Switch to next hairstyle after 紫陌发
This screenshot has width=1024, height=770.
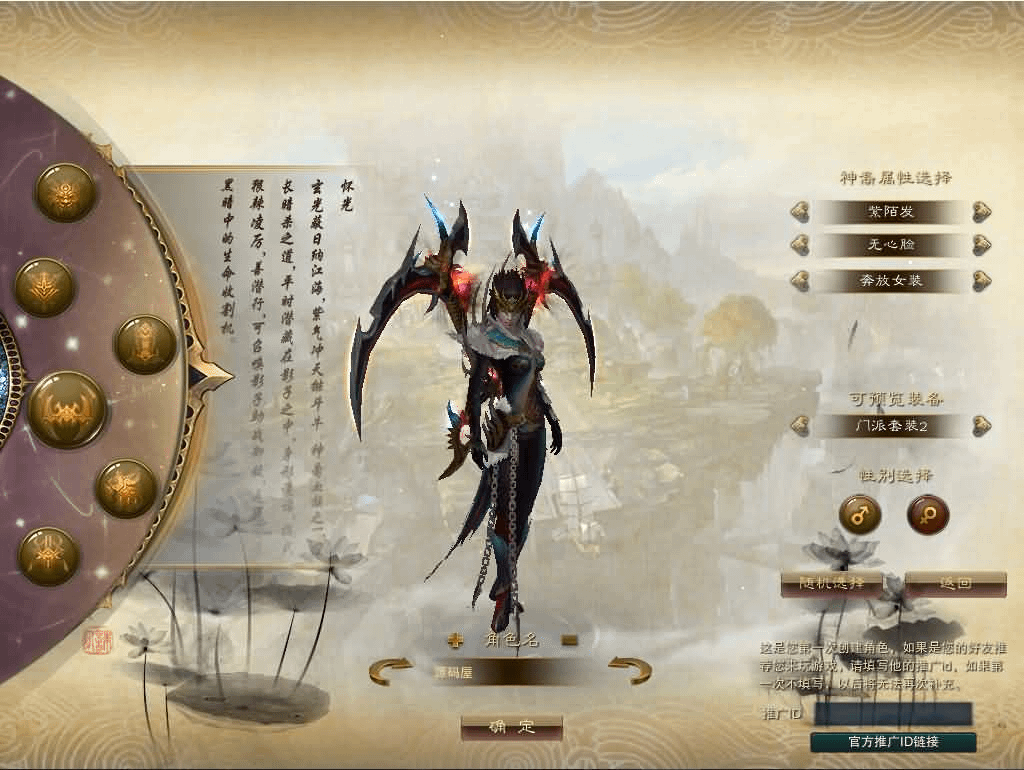[x=981, y=212]
